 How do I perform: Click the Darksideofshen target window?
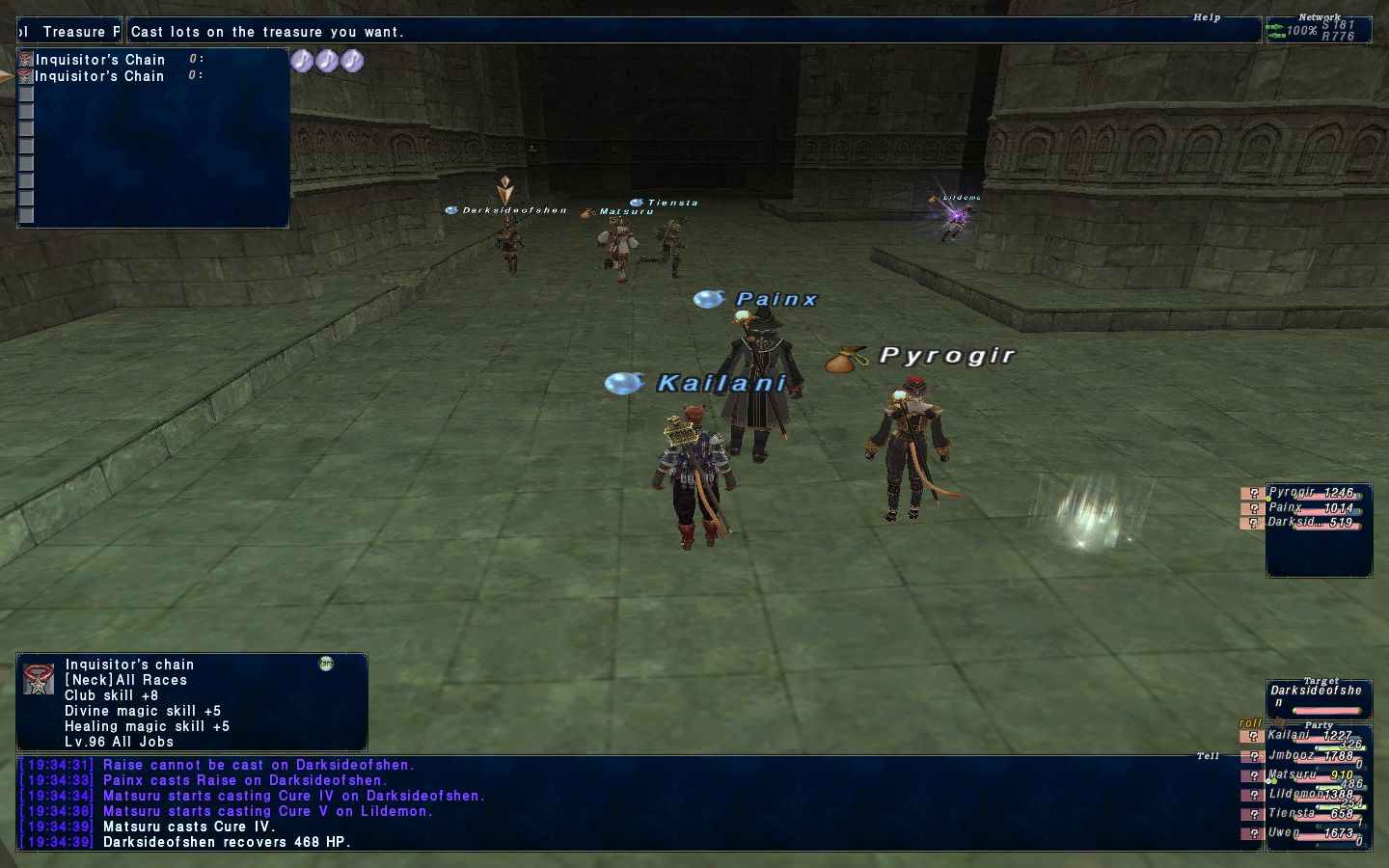[x=1318, y=698]
